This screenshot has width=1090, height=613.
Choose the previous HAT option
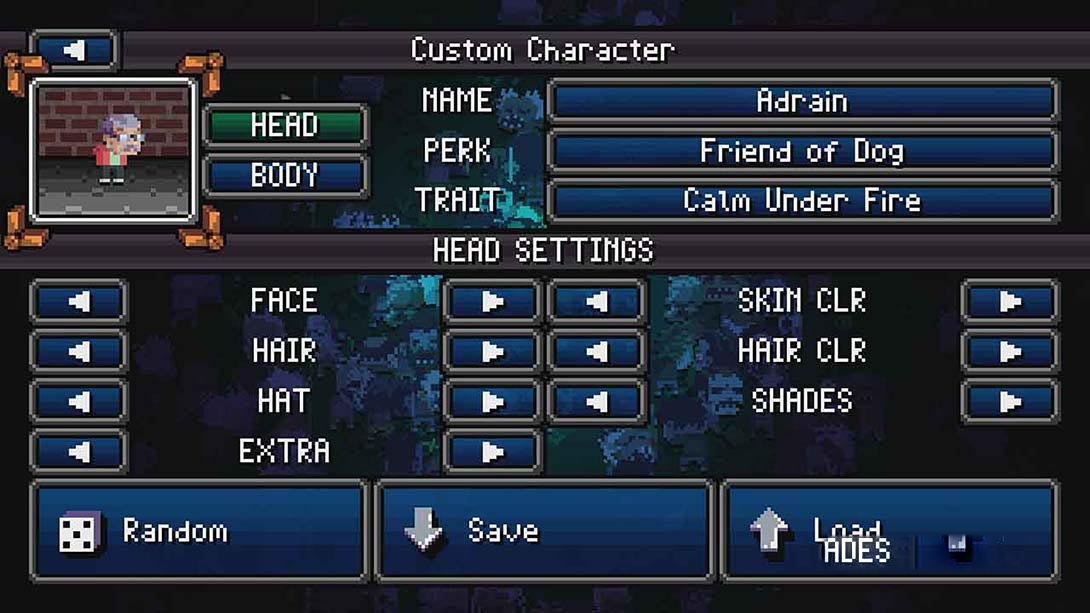point(79,401)
